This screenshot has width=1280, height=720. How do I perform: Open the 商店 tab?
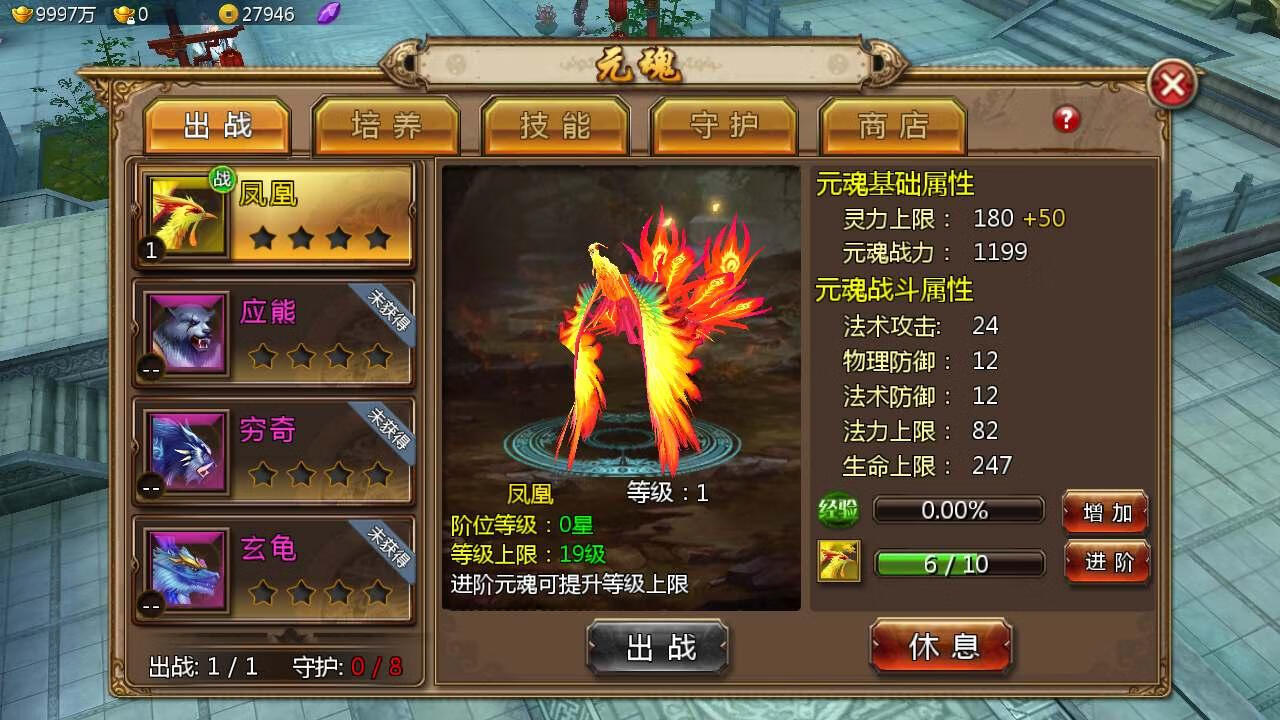tap(893, 126)
